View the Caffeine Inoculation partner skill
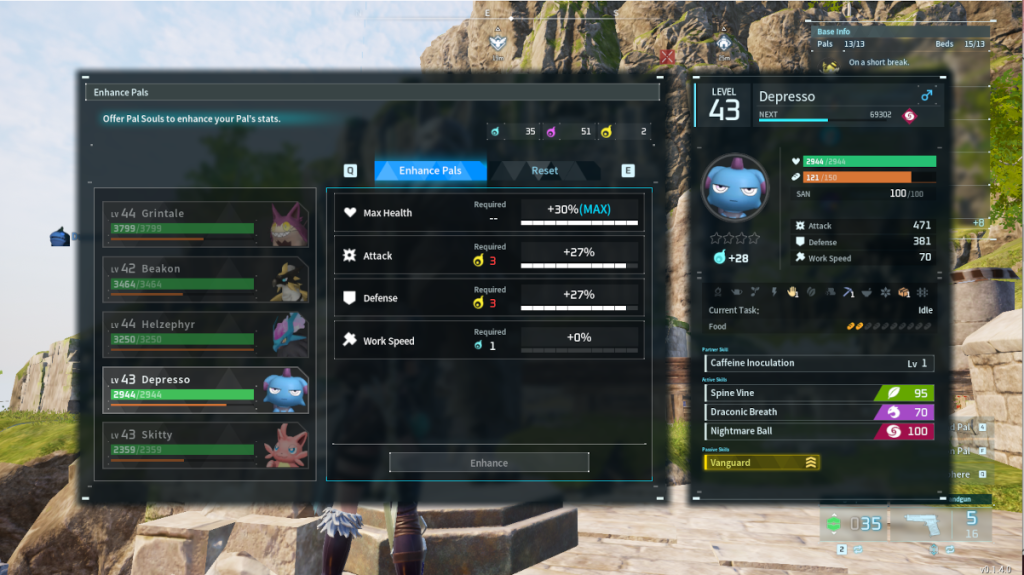The width and height of the screenshot is (1024, 575). click(819, 363)
